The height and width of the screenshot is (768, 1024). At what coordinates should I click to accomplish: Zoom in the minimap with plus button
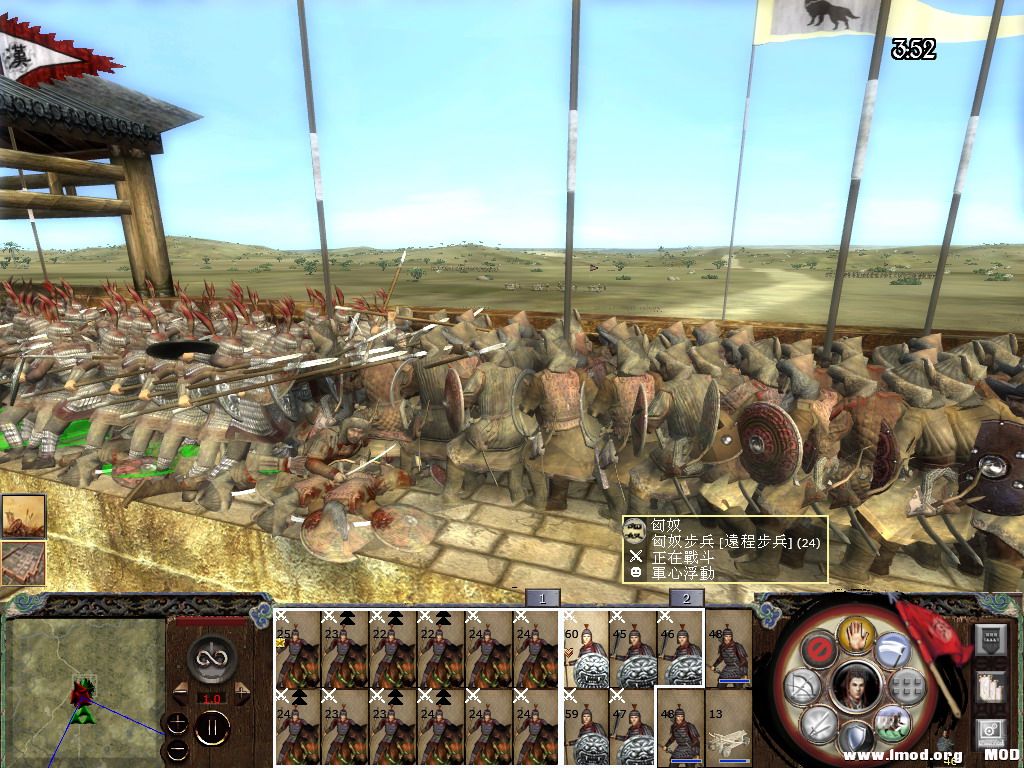pos(177,723)
